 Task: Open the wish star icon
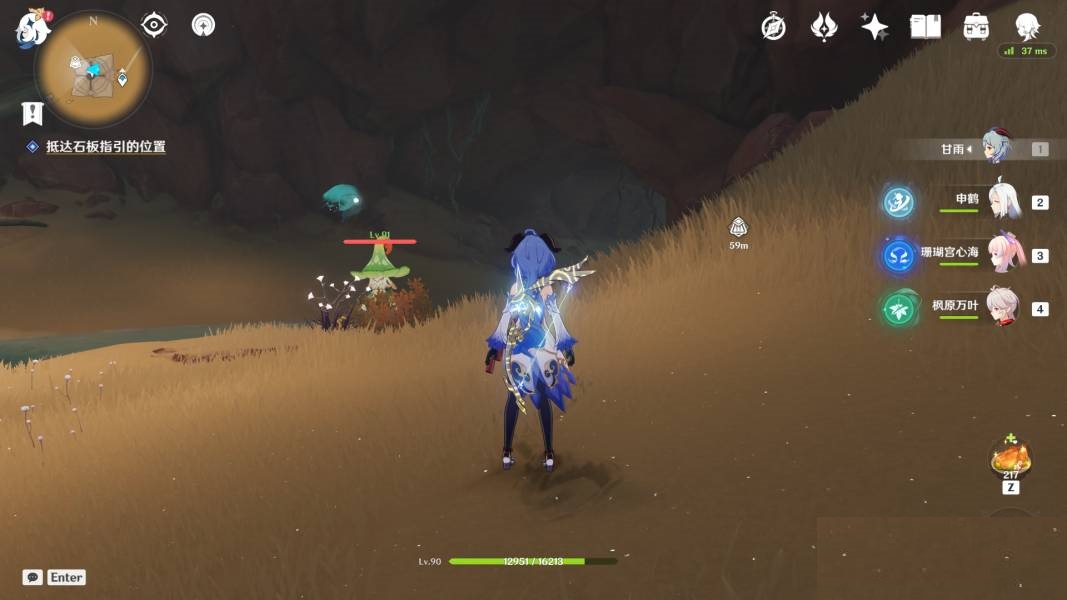click(x=875, y=27)
